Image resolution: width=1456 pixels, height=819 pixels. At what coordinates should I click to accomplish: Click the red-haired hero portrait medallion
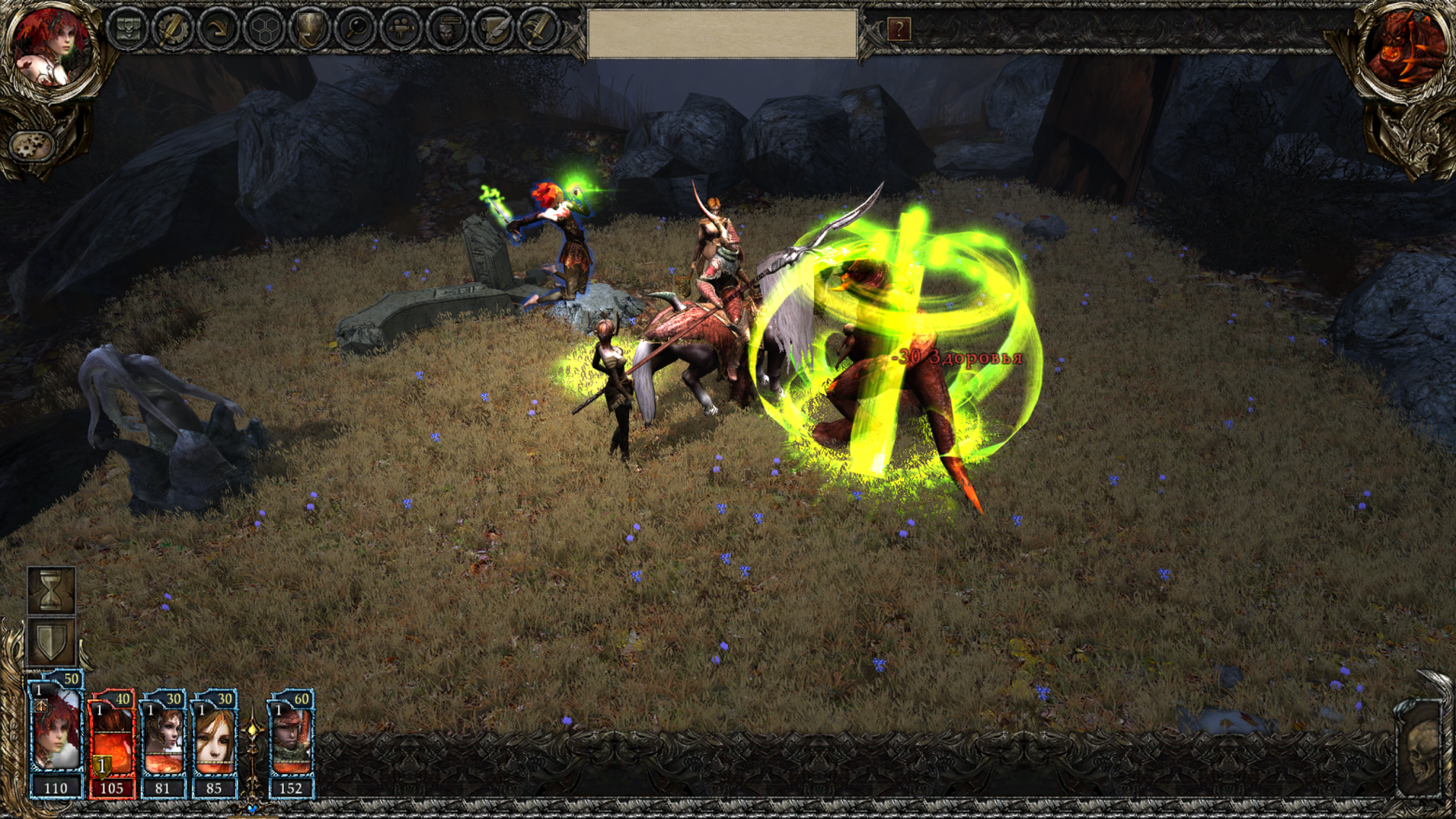pyautogui.click(x=49, y=48)
